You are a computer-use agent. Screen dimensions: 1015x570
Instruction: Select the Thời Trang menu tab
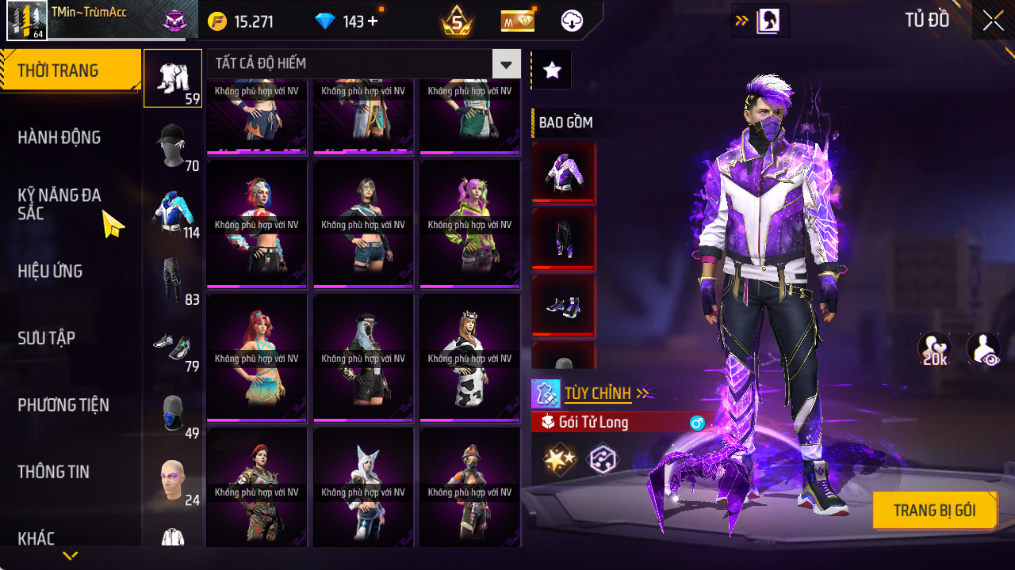pyautogui.click(x=70, y=71)
